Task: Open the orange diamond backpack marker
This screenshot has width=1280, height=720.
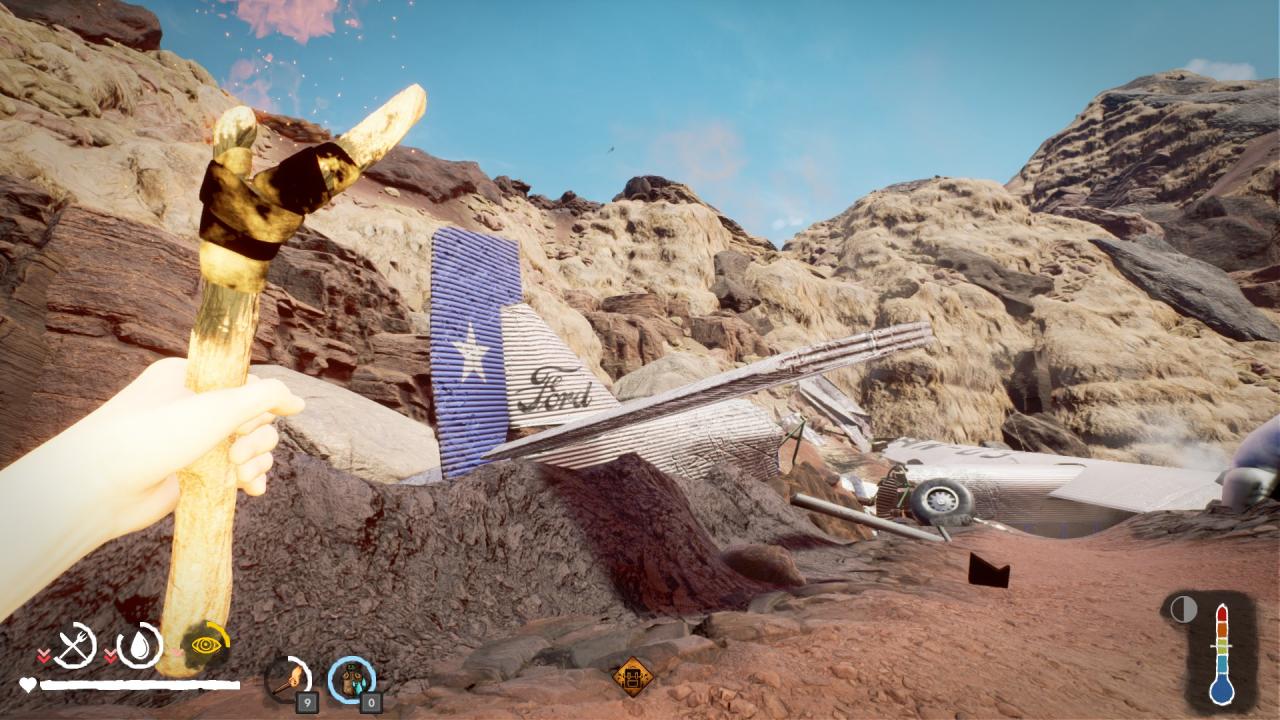Action: tap(632, 676)
